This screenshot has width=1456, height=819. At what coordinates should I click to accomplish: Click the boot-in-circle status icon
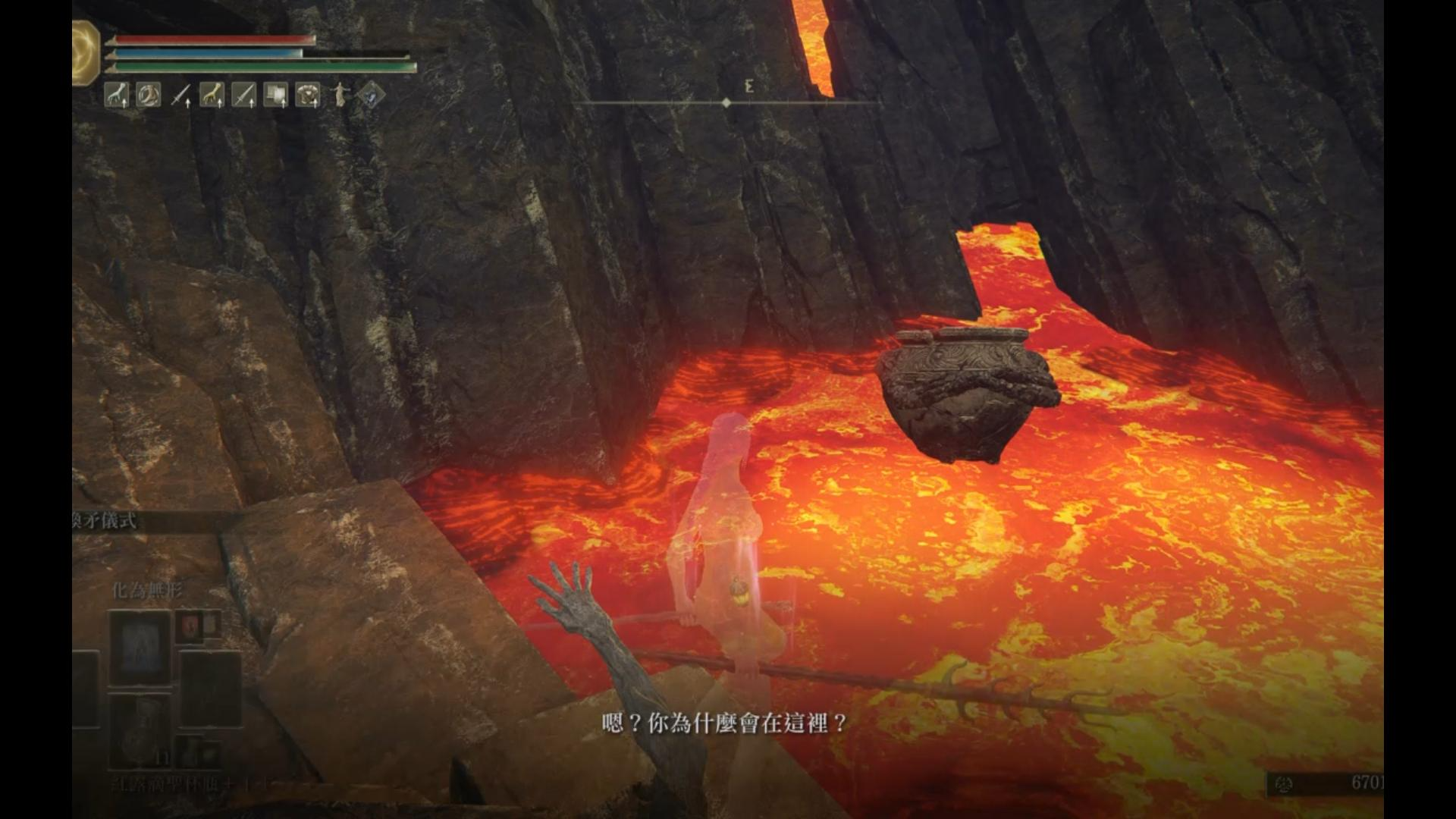click(148, 96)
